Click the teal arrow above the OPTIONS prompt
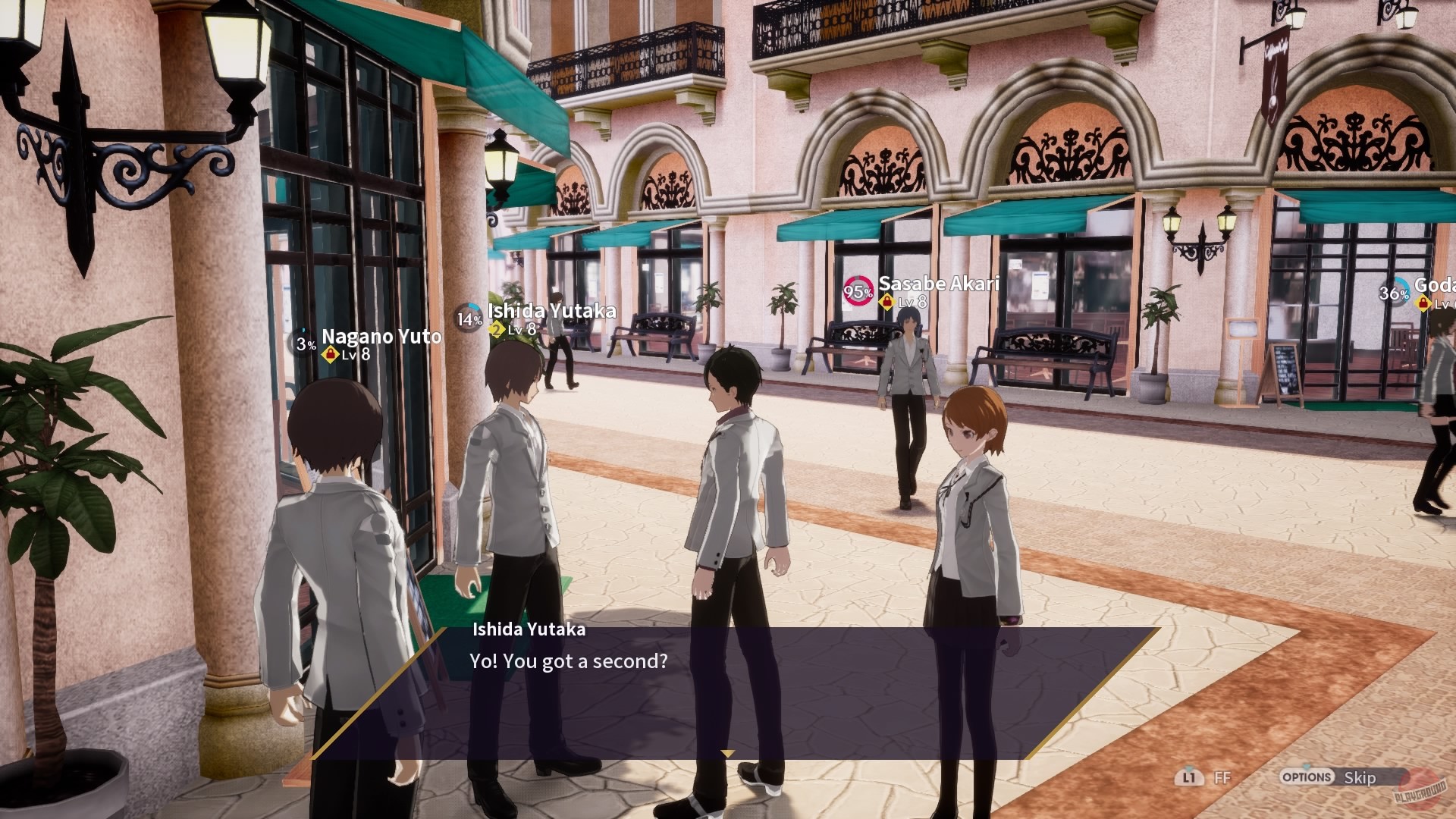 coord(1305,767)
